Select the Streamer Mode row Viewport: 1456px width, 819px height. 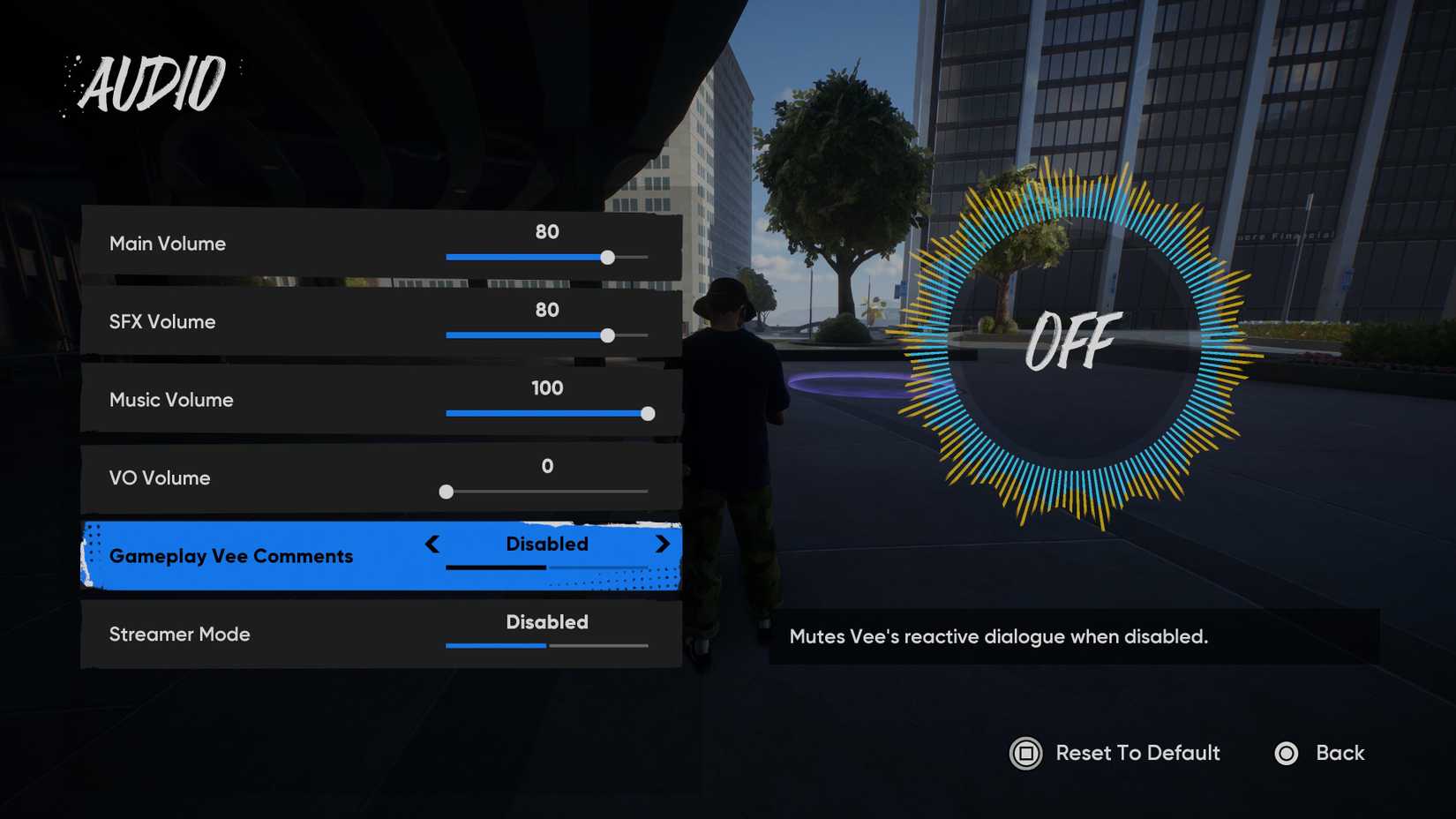tap(265, 635)
